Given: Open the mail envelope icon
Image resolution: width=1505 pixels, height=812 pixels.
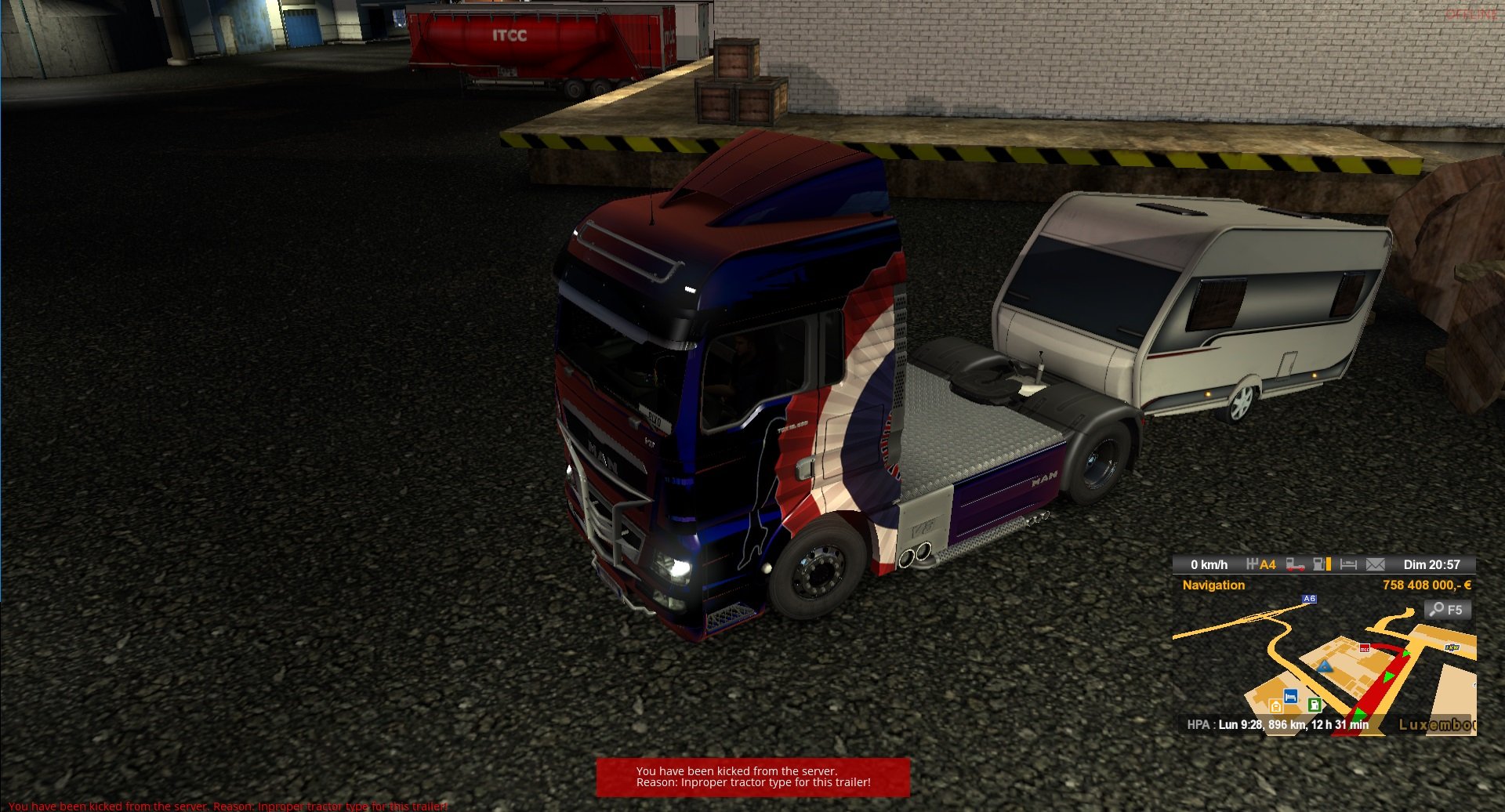Looking at the screenshot, I should click(1375, 564).
